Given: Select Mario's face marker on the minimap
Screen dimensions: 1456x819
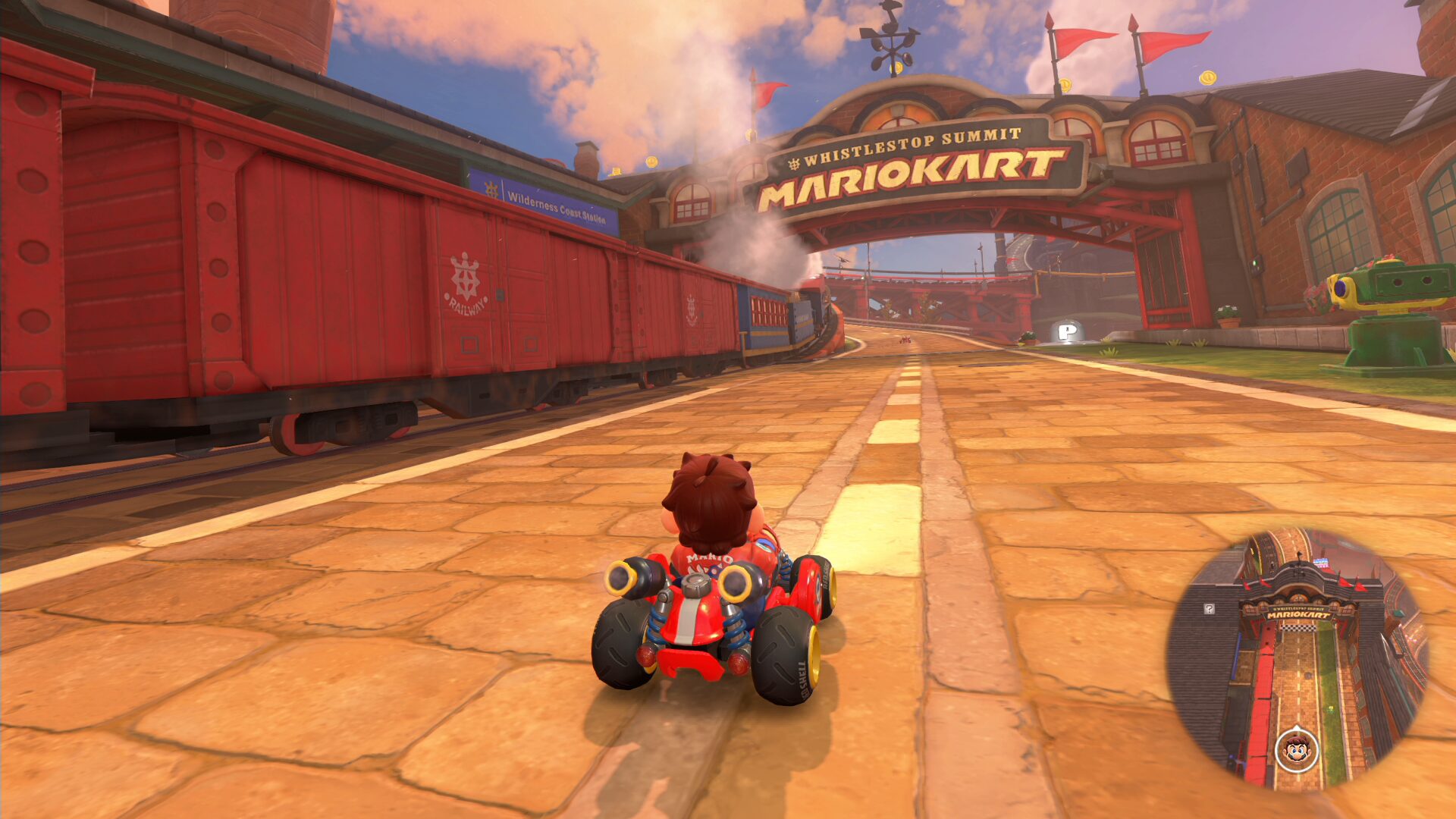Looking at the screenshot, I should point(1297,750).
